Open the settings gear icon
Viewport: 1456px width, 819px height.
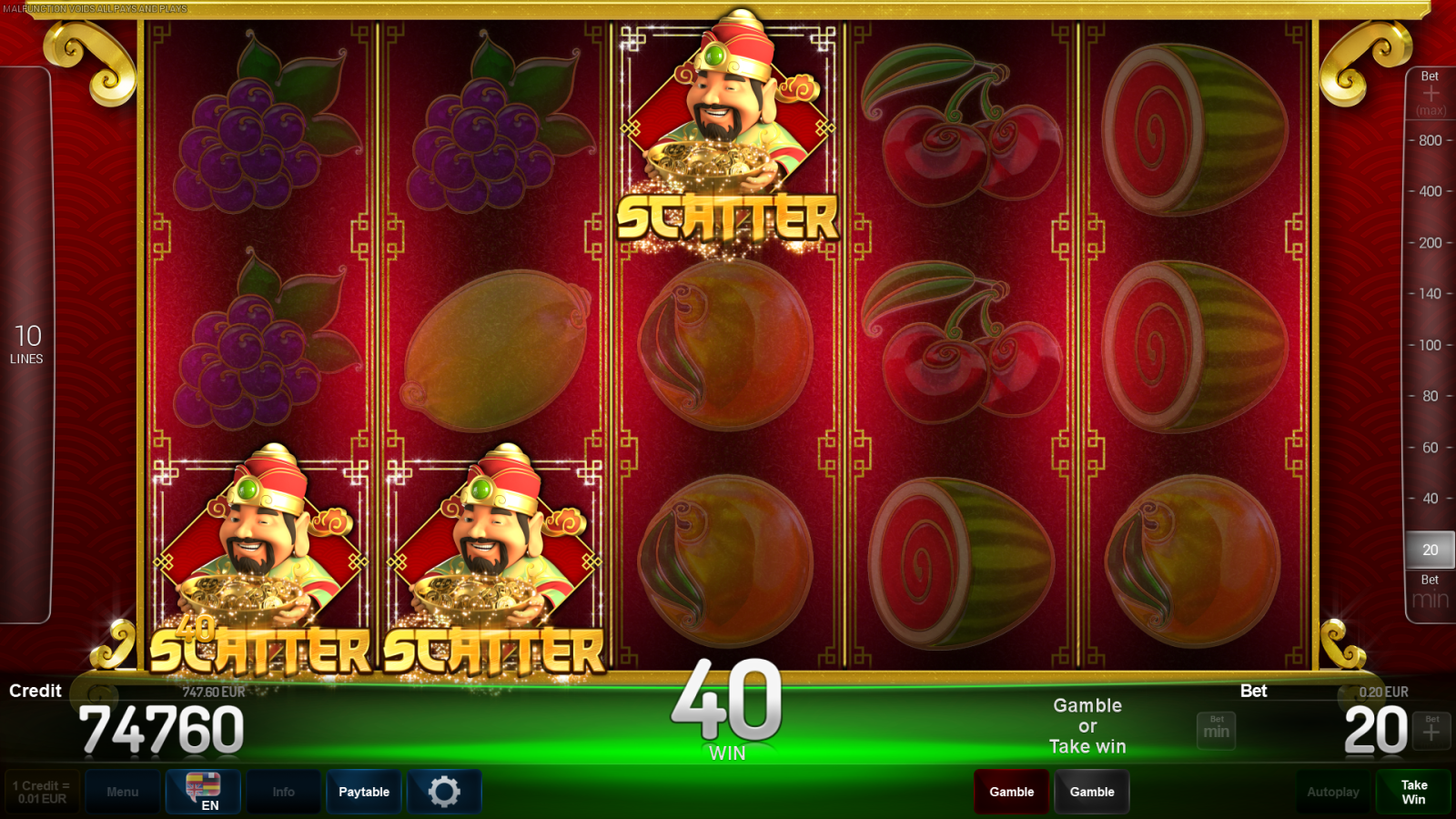pos(445,792)
